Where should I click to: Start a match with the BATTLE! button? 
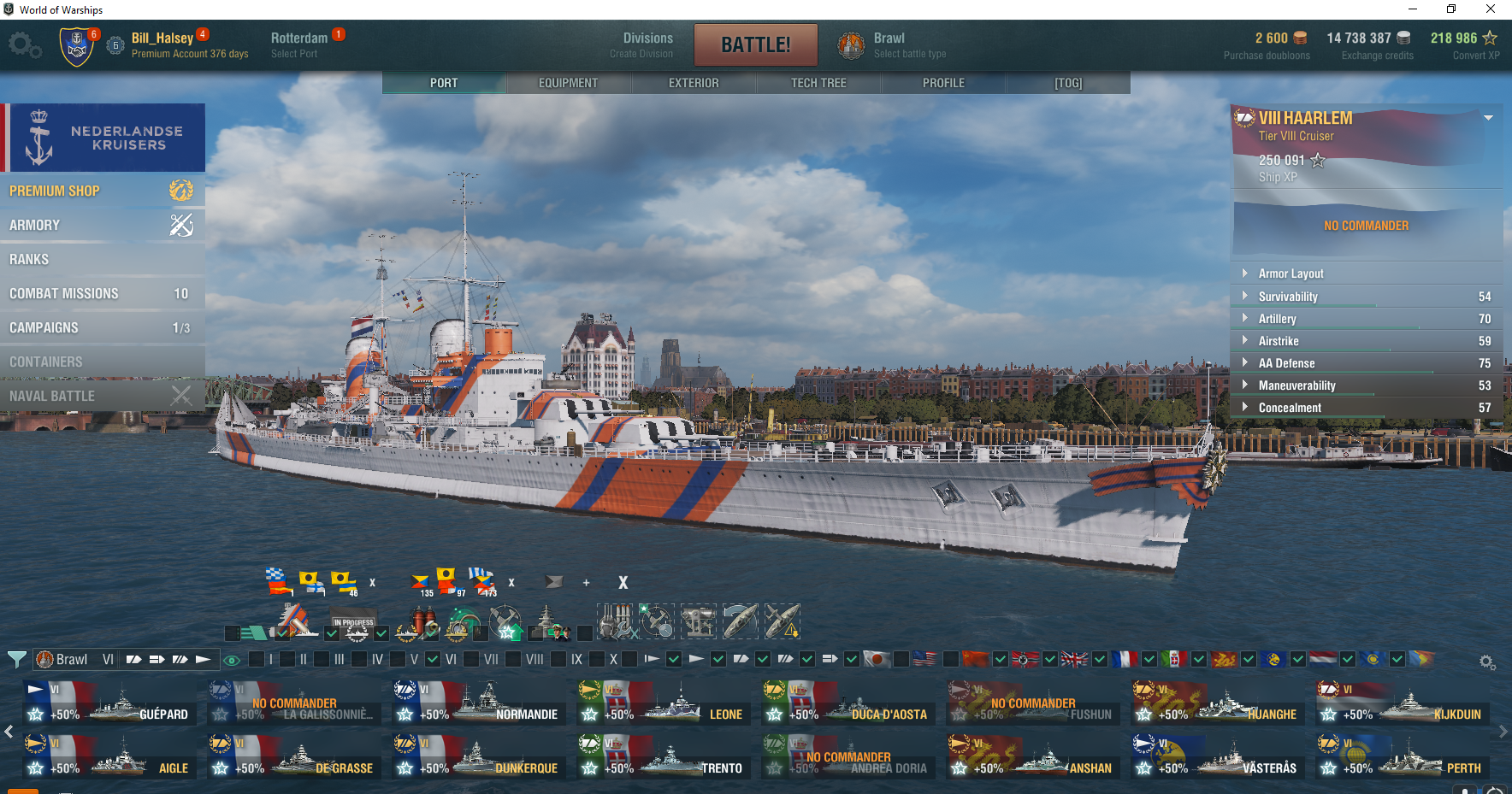click(755, 44)
